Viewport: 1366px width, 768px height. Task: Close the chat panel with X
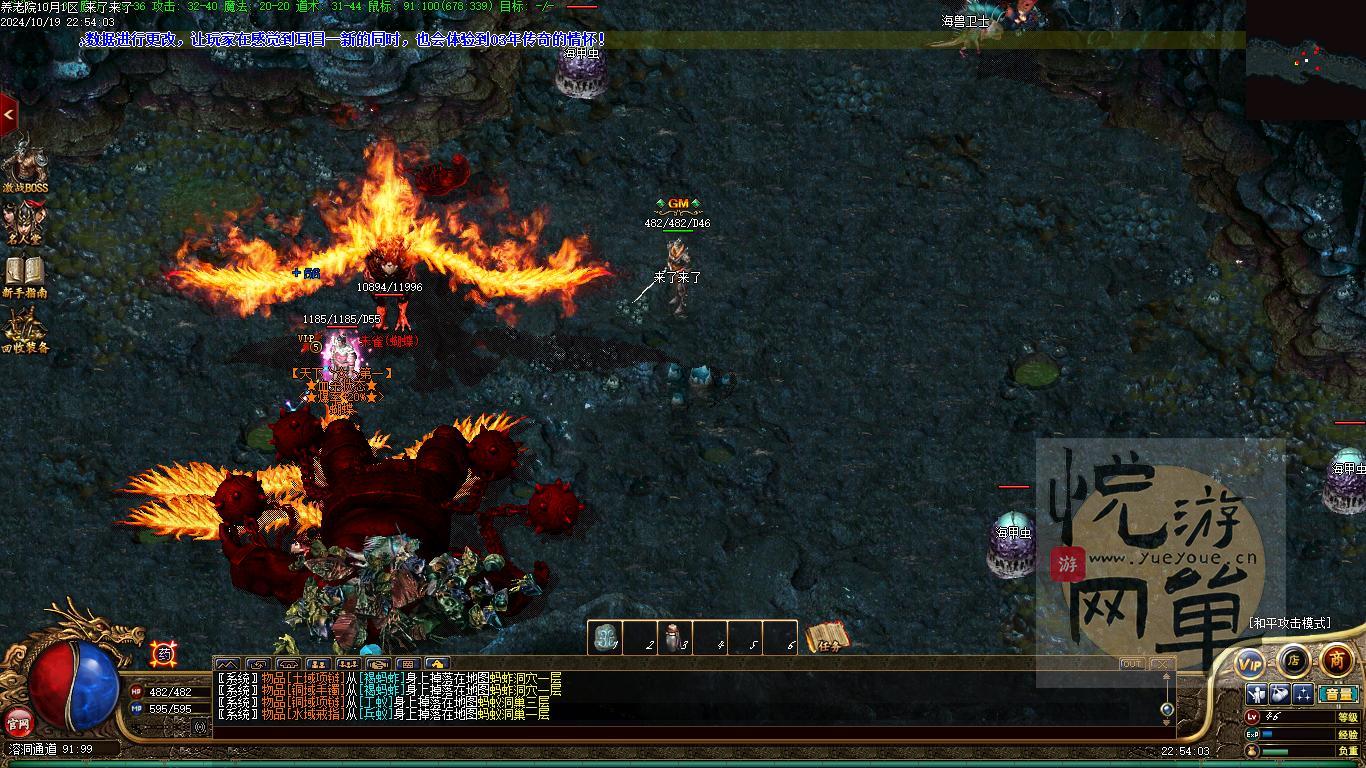tap(1160, 664)
